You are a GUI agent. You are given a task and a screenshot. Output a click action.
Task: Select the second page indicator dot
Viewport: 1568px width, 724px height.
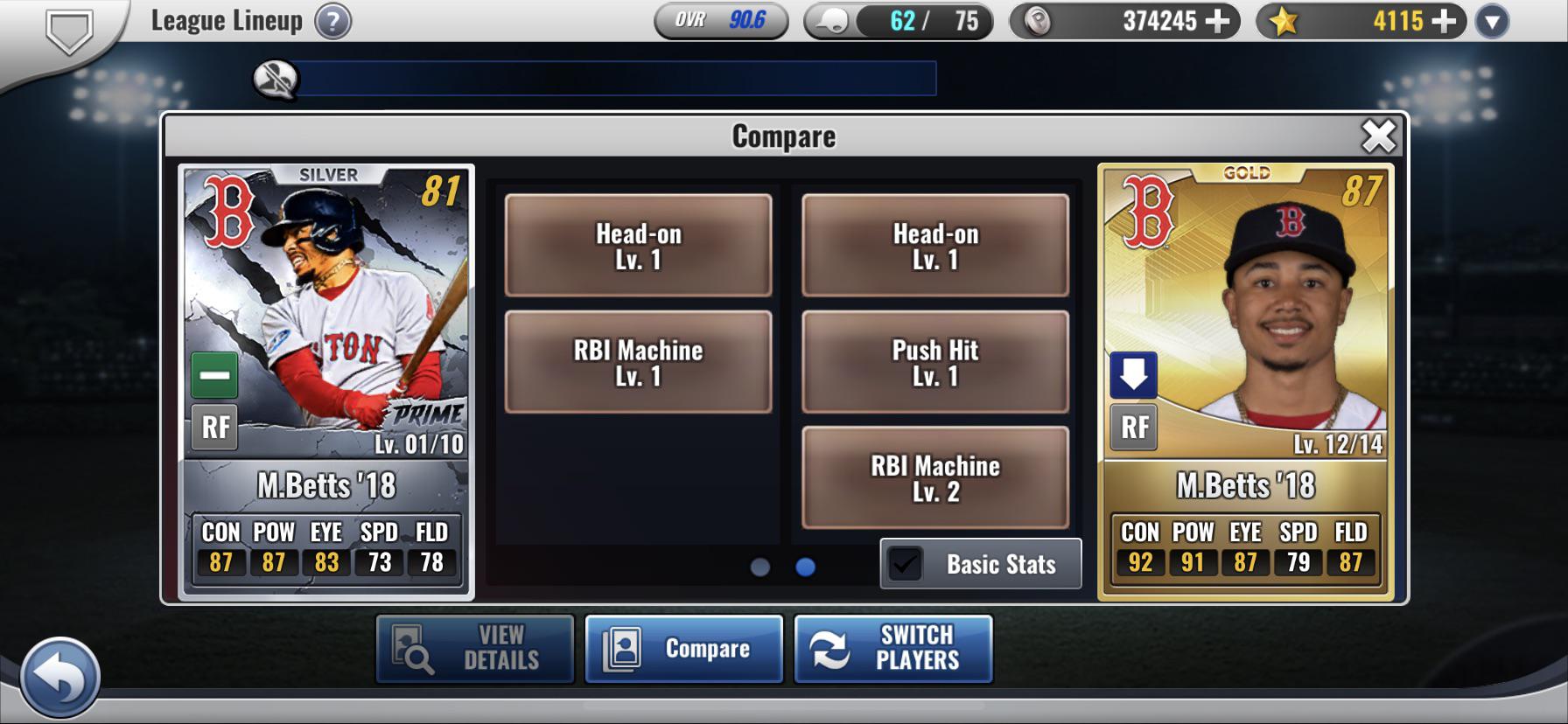pos(807,568)
